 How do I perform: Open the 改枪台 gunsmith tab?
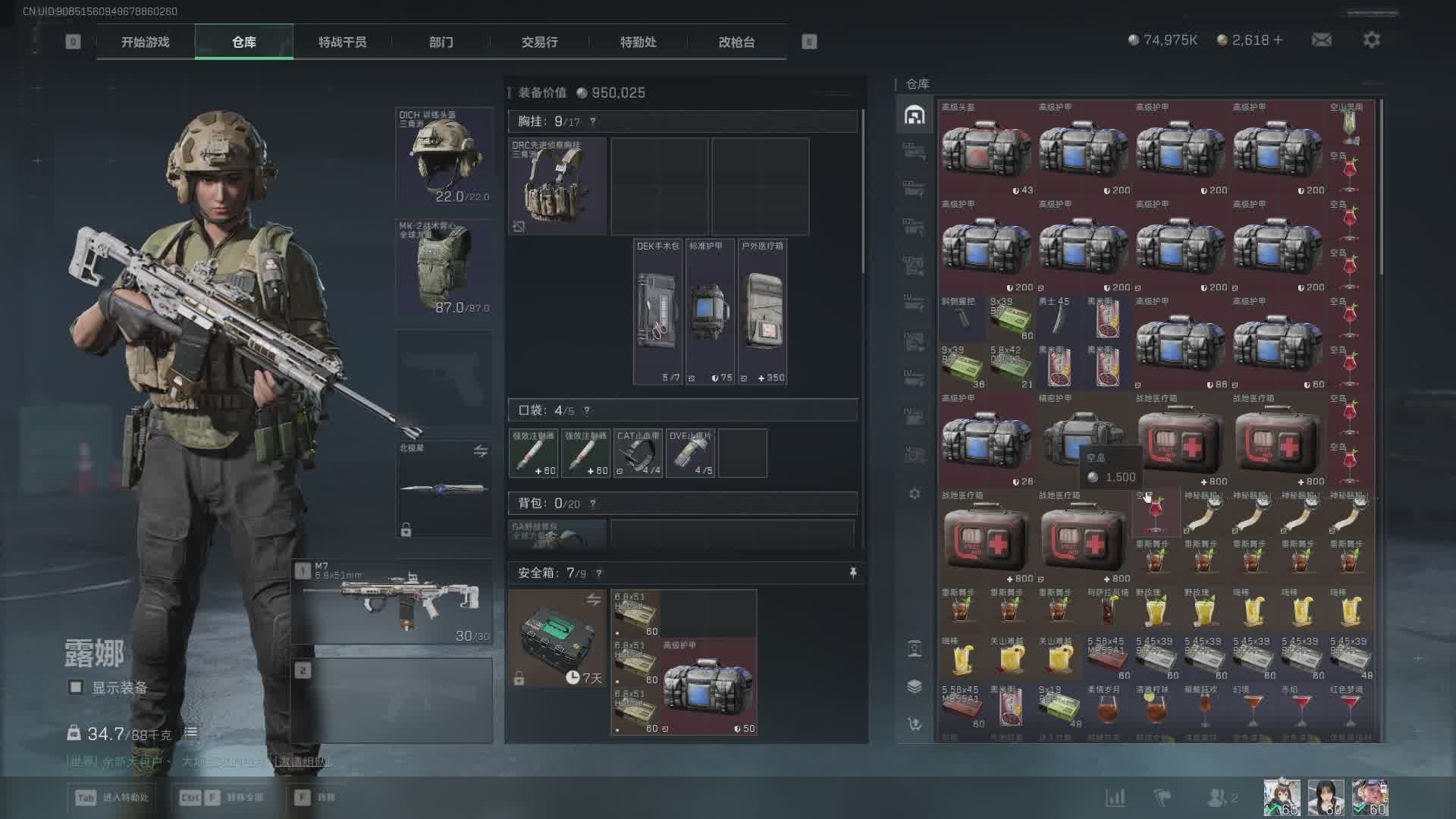click(736, 42)
